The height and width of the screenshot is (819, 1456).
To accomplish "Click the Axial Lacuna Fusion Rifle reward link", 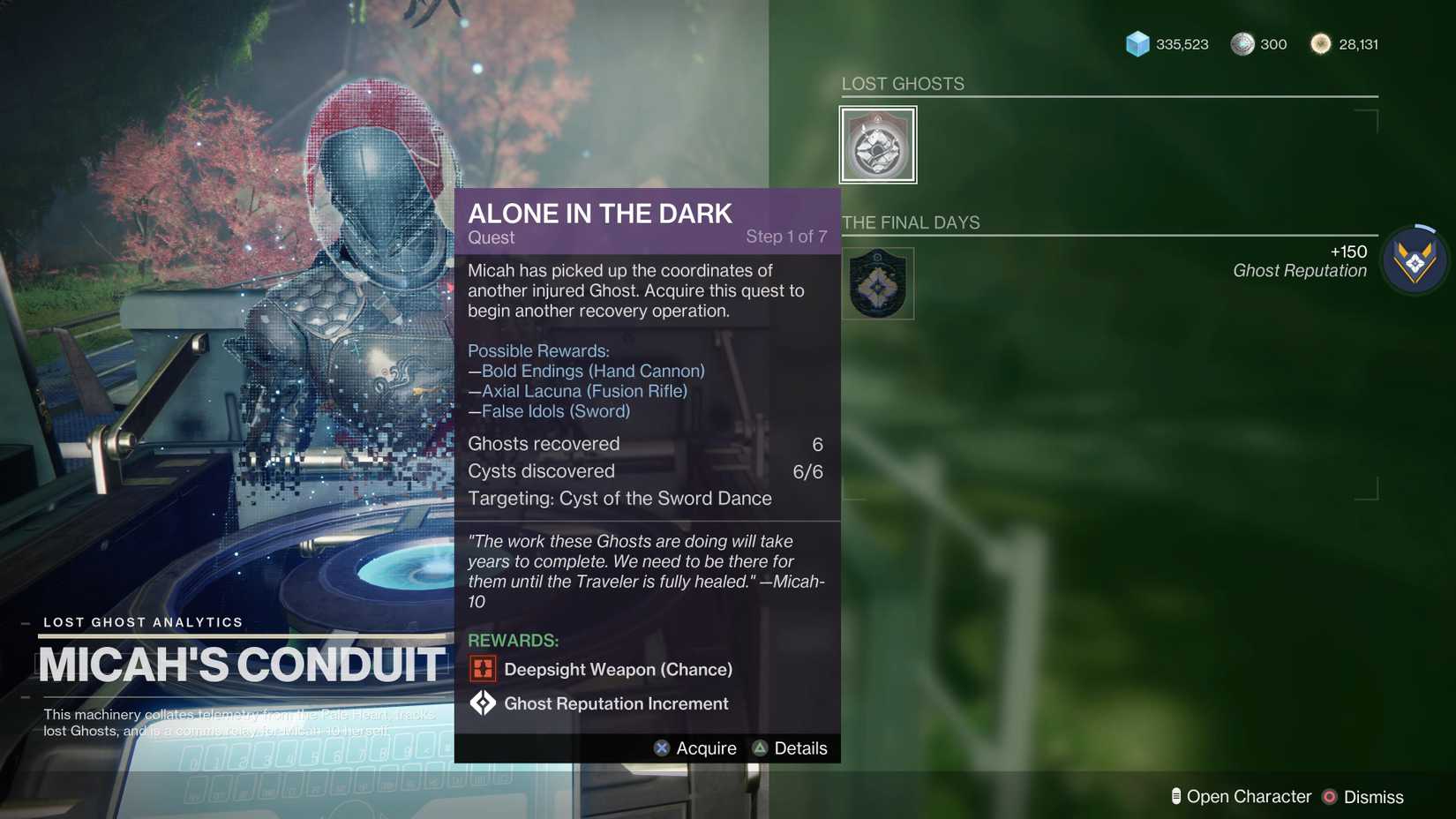I will point(579,391).
